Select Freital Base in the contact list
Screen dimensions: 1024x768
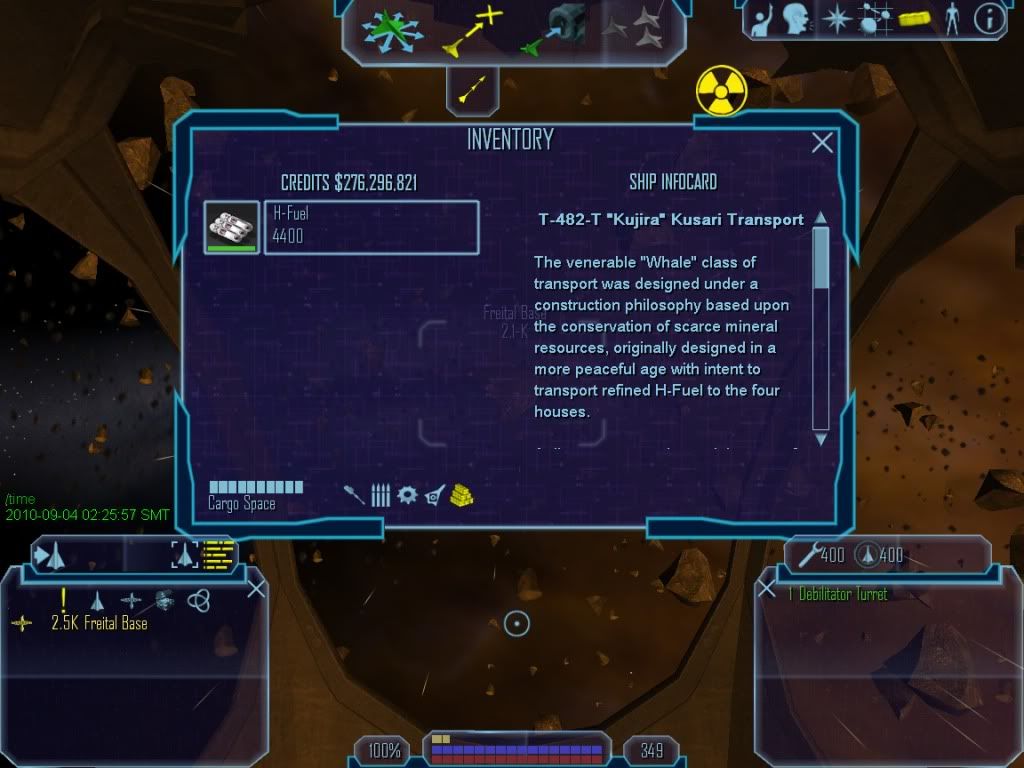click(x=99, y=623)
